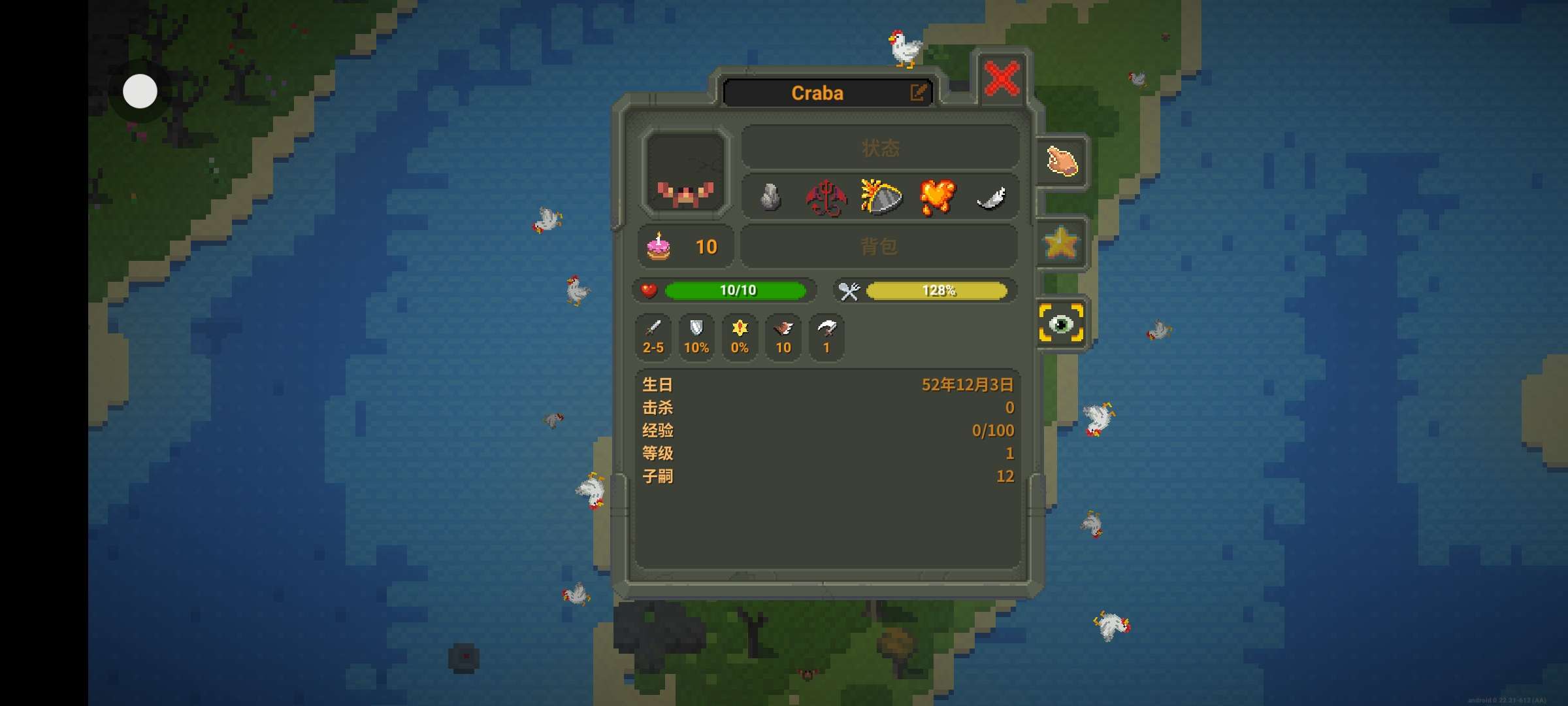Click the sword attack damage stat
The height and width of the screenshot is (706, 1568).
(x=653, y=336)
